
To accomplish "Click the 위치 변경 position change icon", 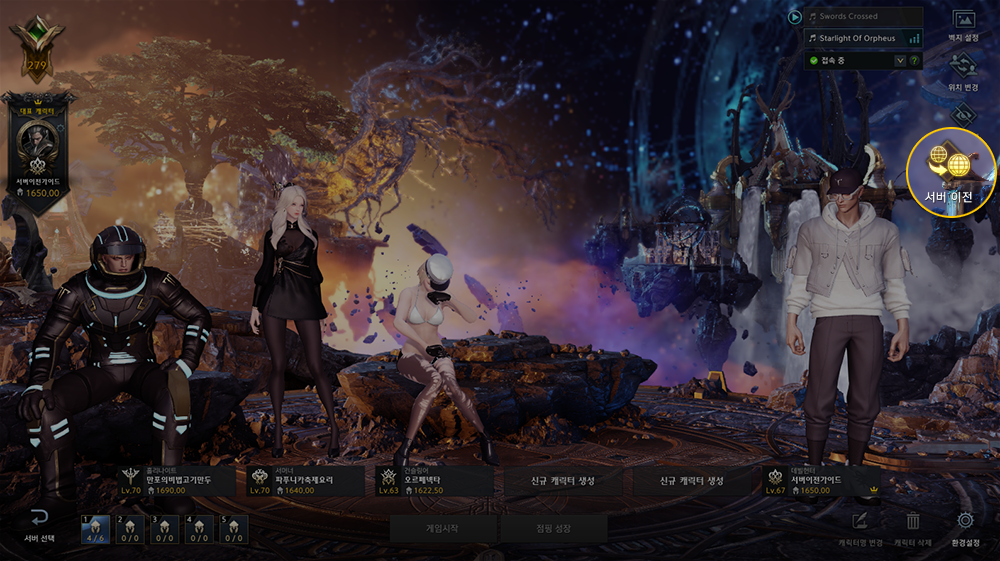I will coord(963,69).
